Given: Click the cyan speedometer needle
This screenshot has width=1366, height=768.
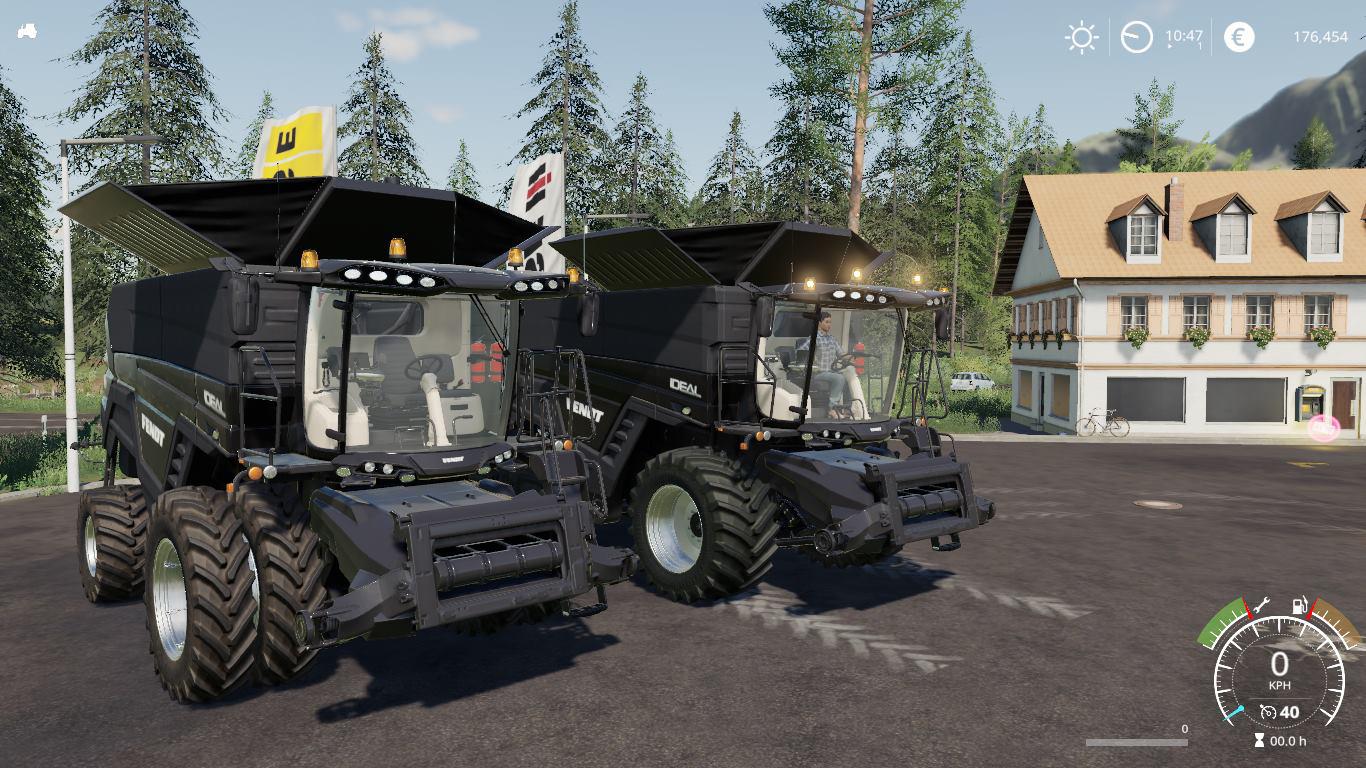Looking at the screenshot, I should [x=1234, y=710].
